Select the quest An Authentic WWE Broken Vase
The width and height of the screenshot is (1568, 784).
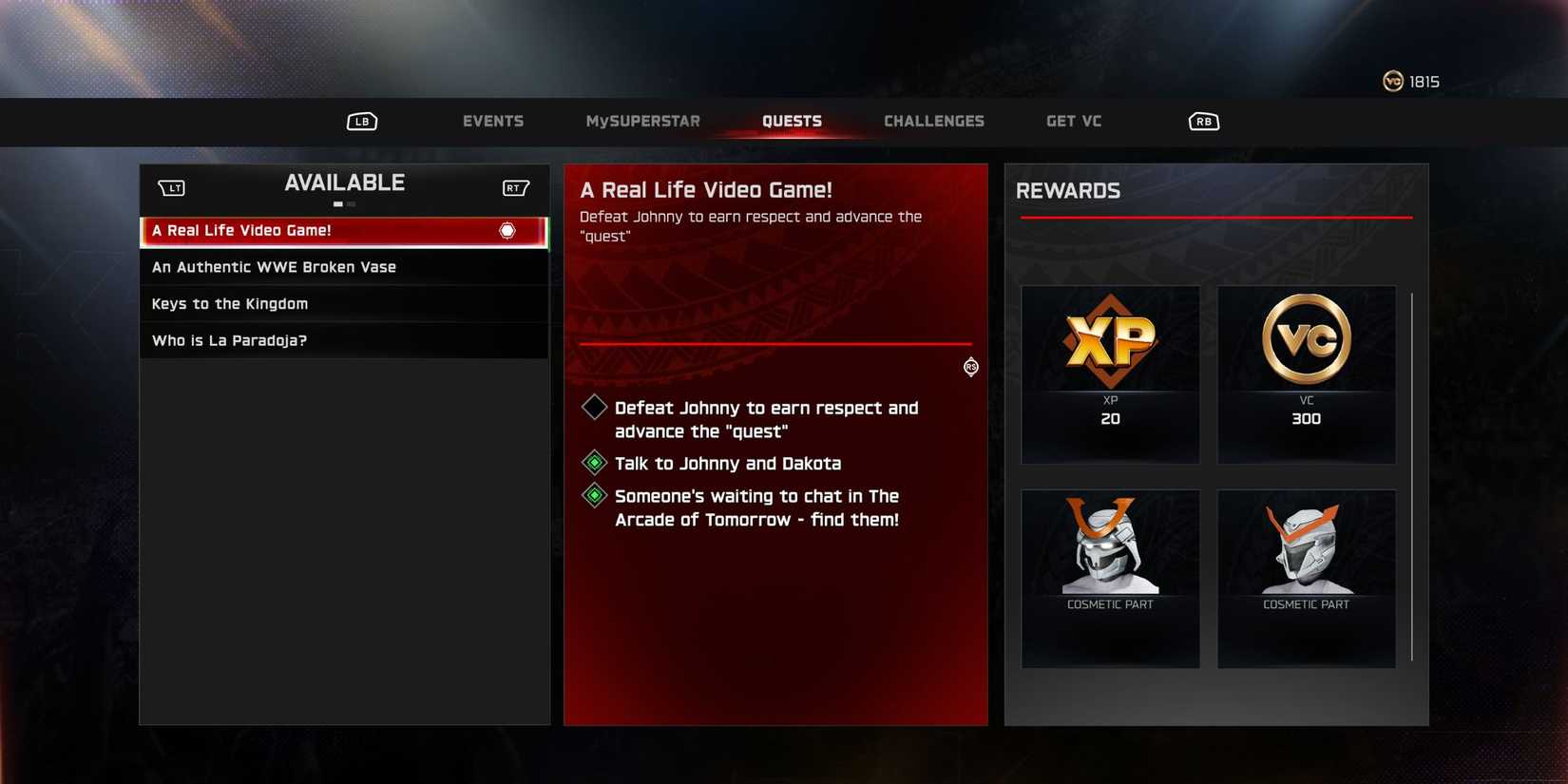tap(274, 267)
